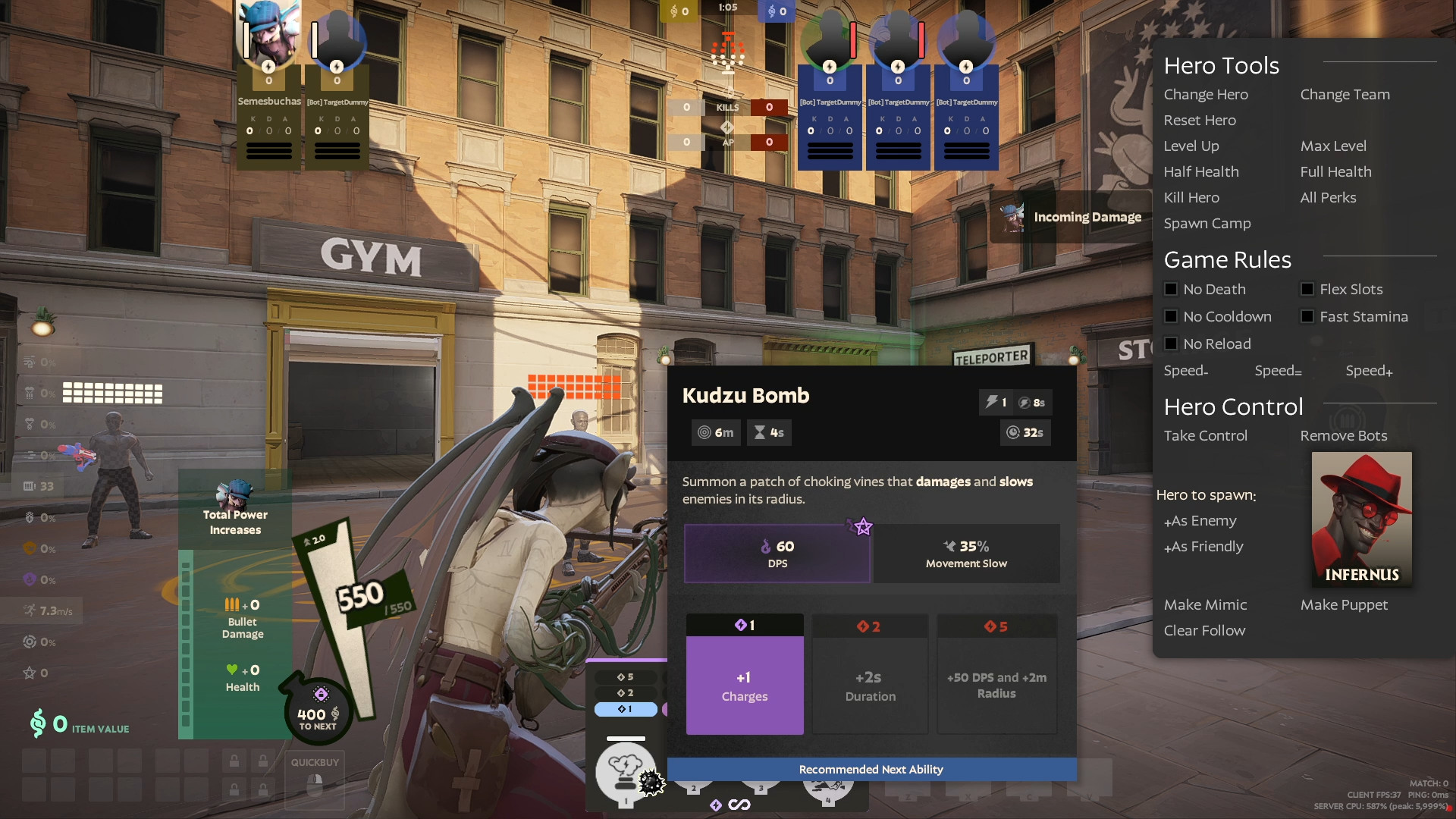
Task: Enable the Flex Slots checkbox
Action: pos(1308,290)
